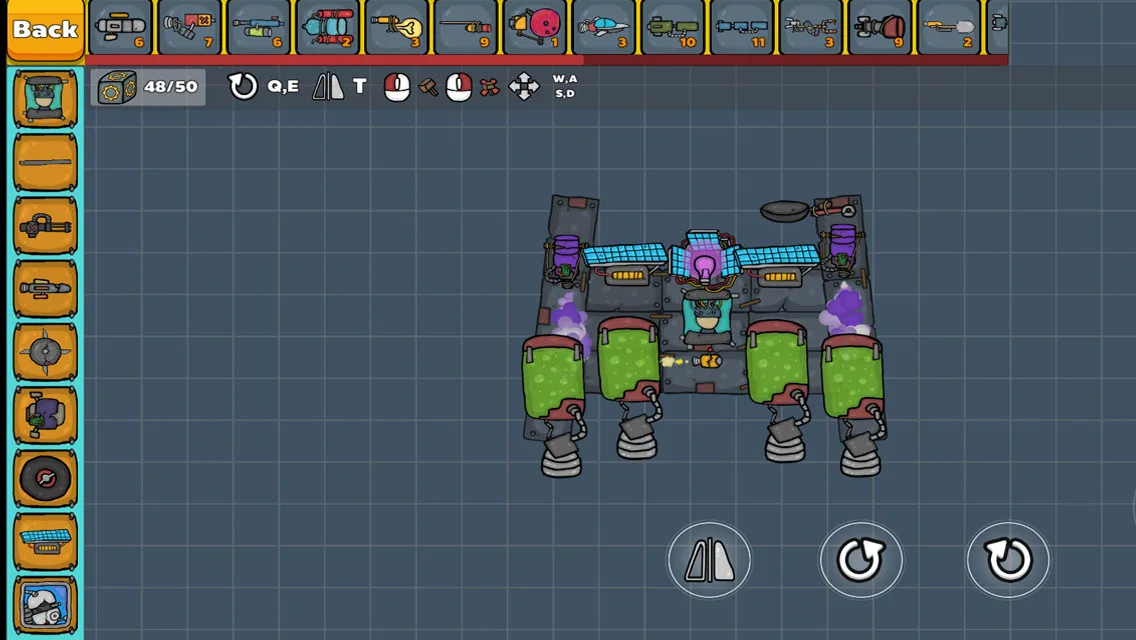Select the black wheel category

point(45,478)
